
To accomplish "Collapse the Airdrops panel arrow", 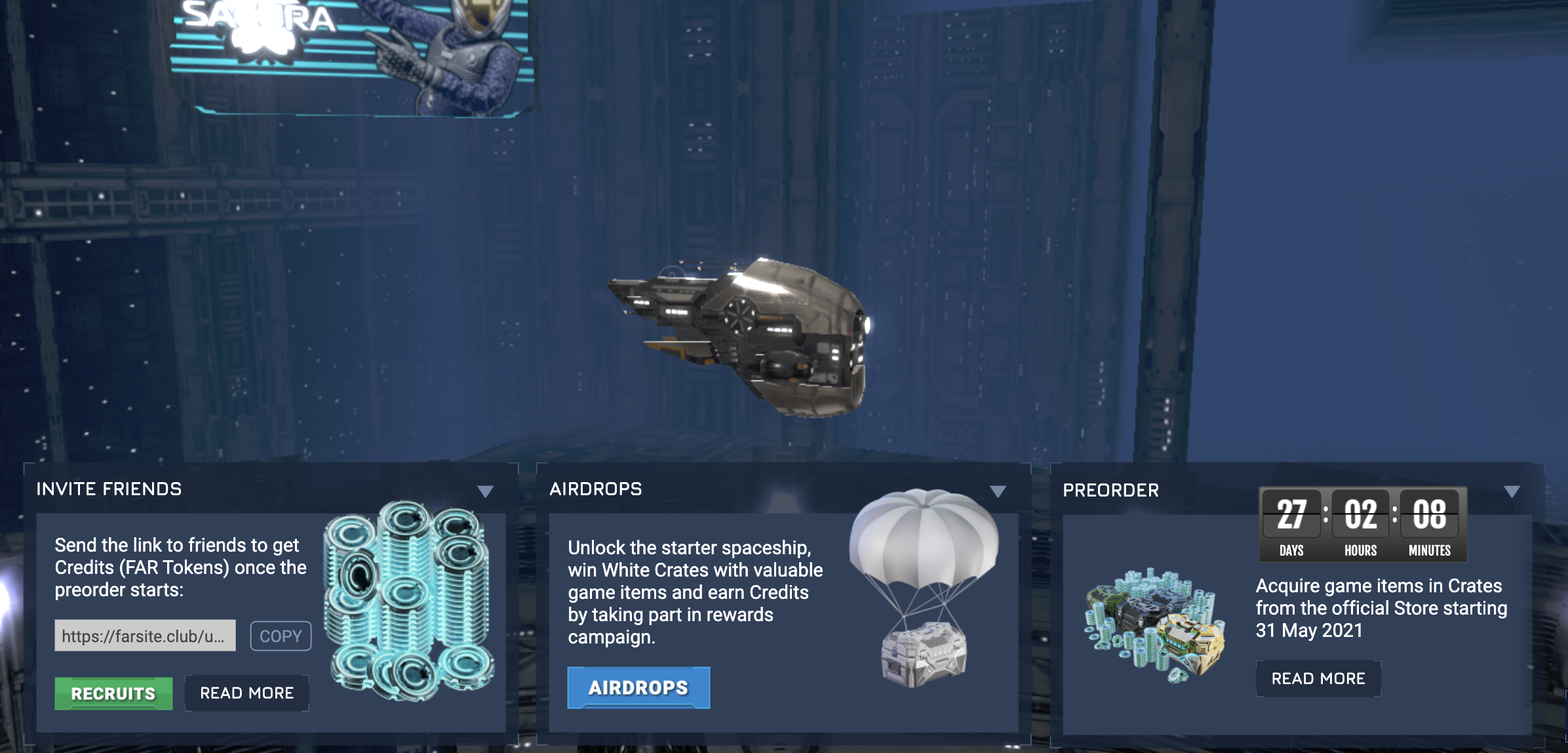I will point(998,491).
